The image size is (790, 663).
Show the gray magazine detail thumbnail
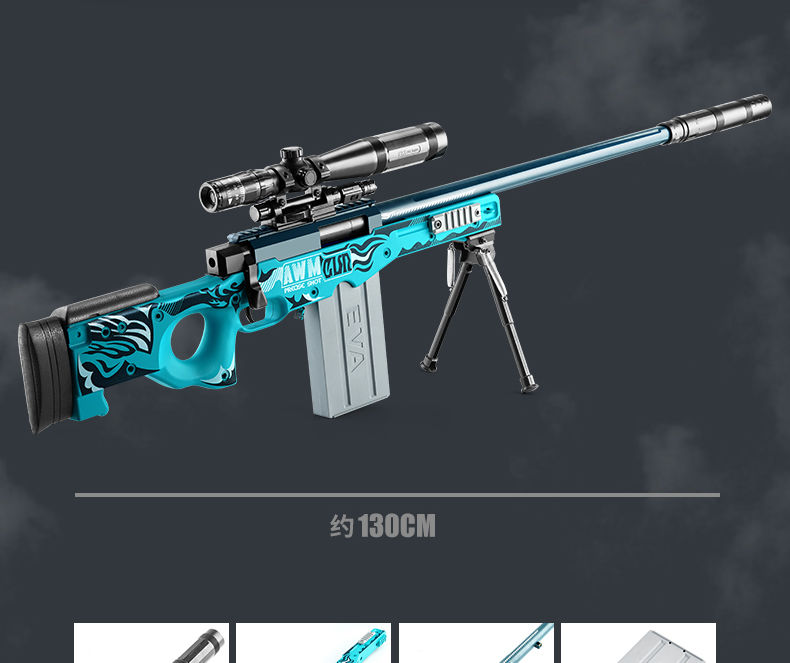(638, 643)
